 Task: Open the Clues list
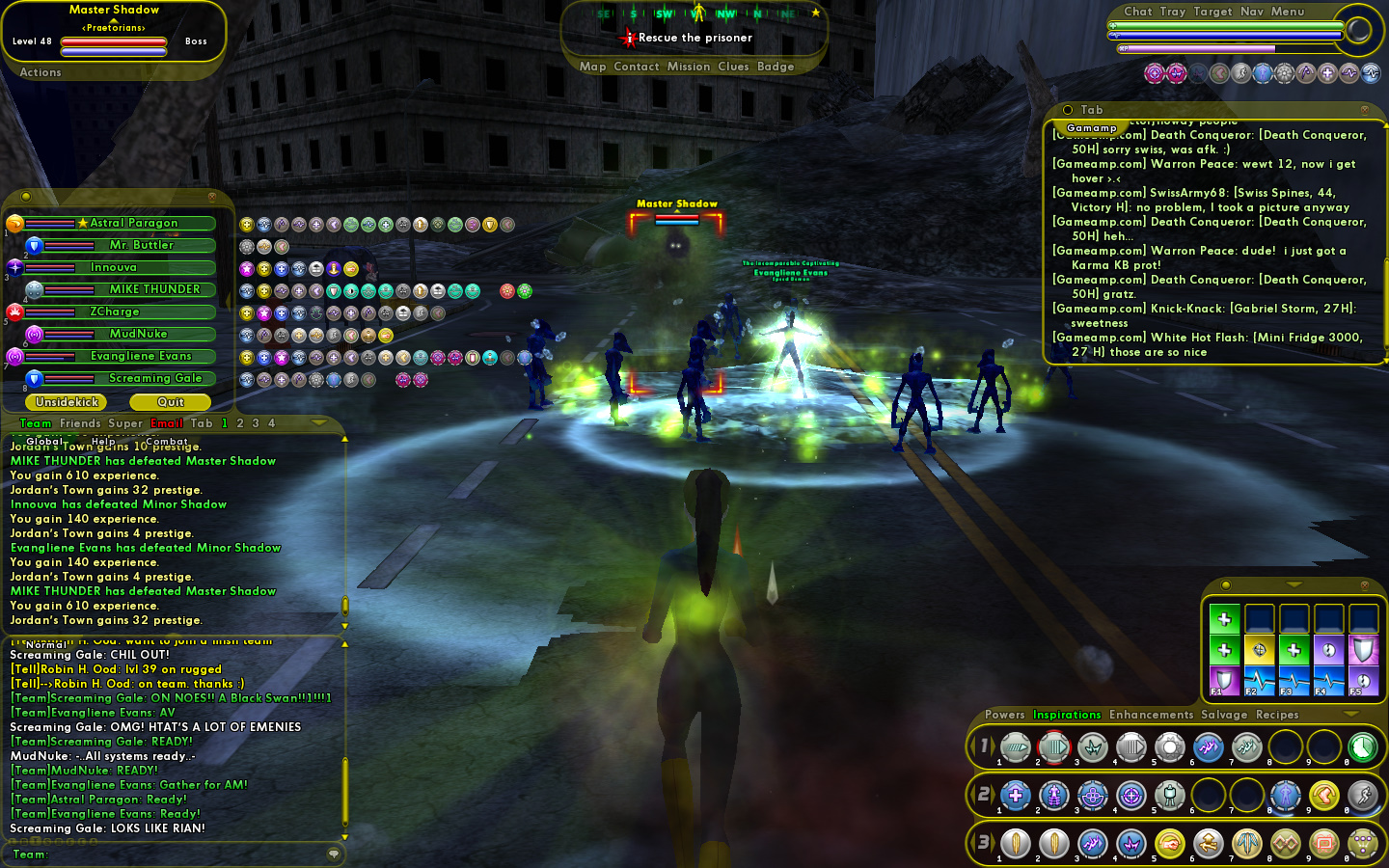(733, 67)
